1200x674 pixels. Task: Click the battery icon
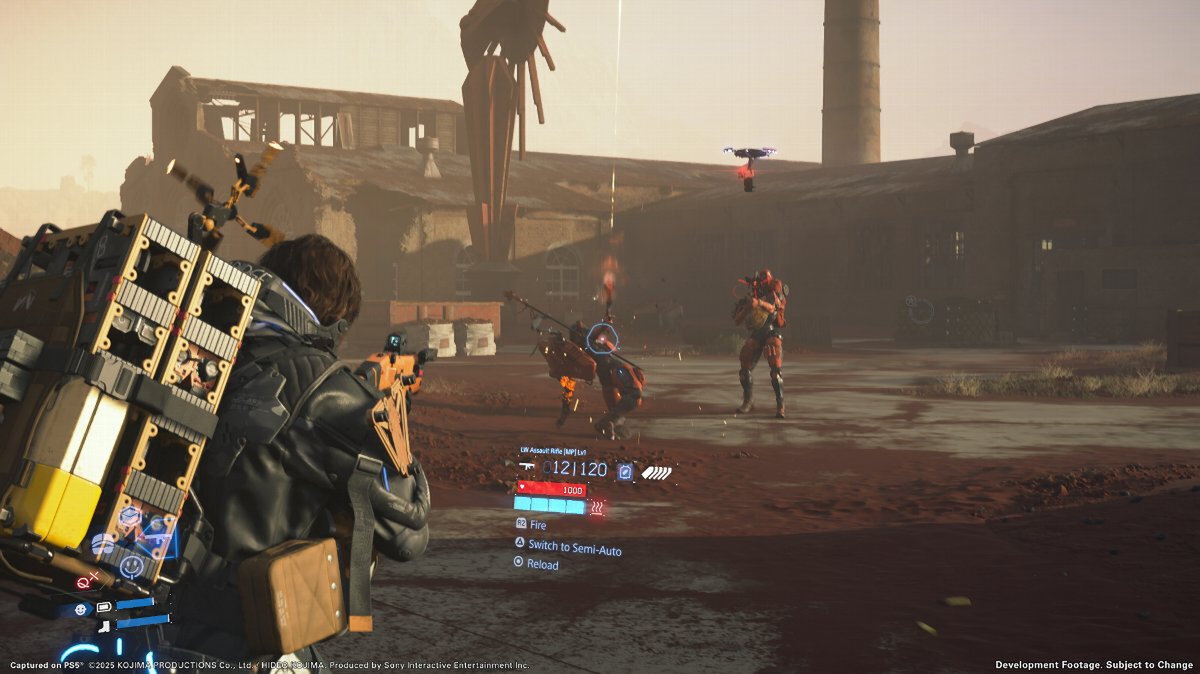[x=103, y=606]
